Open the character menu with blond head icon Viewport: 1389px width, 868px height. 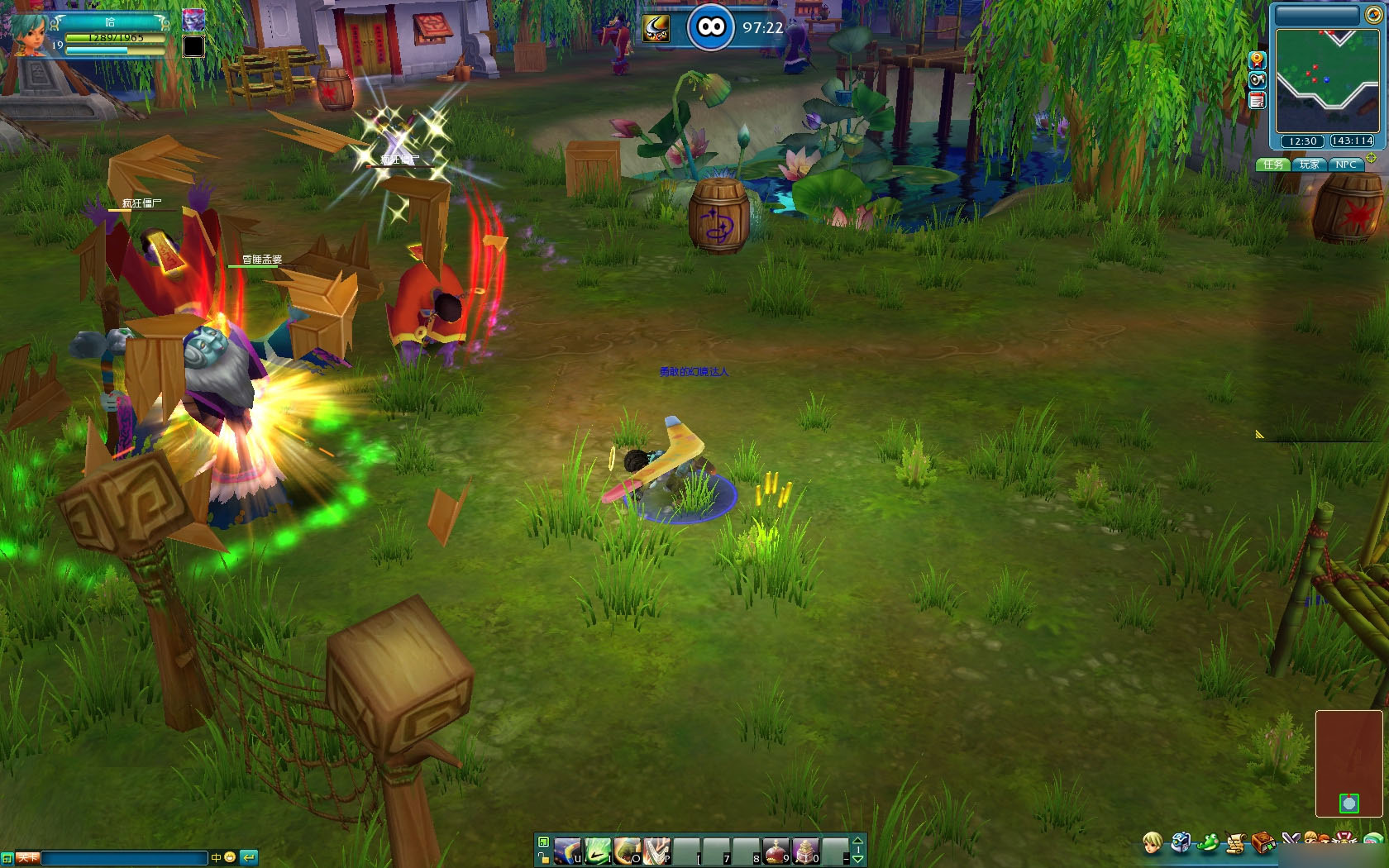pos(1152,843)
